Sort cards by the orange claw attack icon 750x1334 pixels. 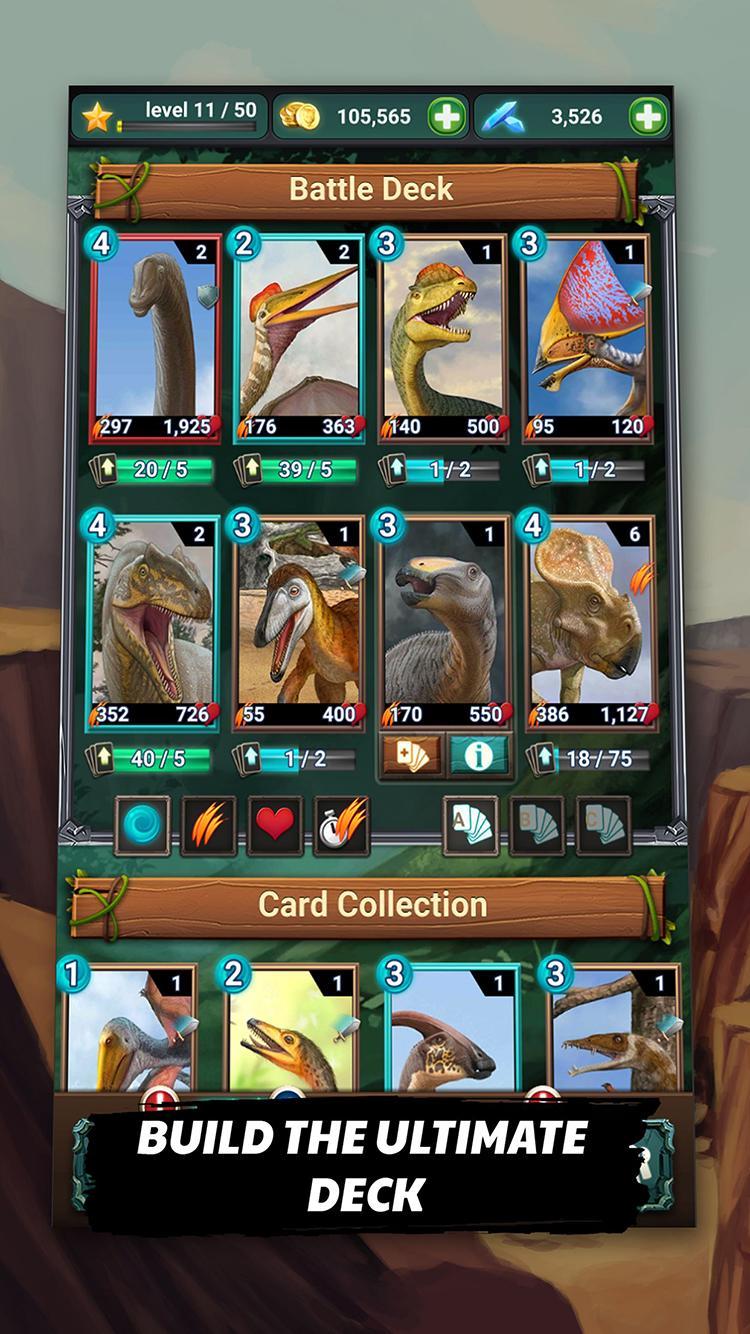coord(208,825)
